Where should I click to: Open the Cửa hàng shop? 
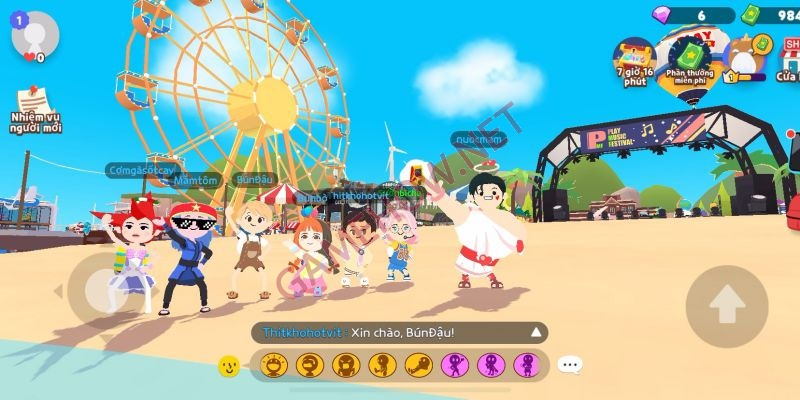coord(788,60)
